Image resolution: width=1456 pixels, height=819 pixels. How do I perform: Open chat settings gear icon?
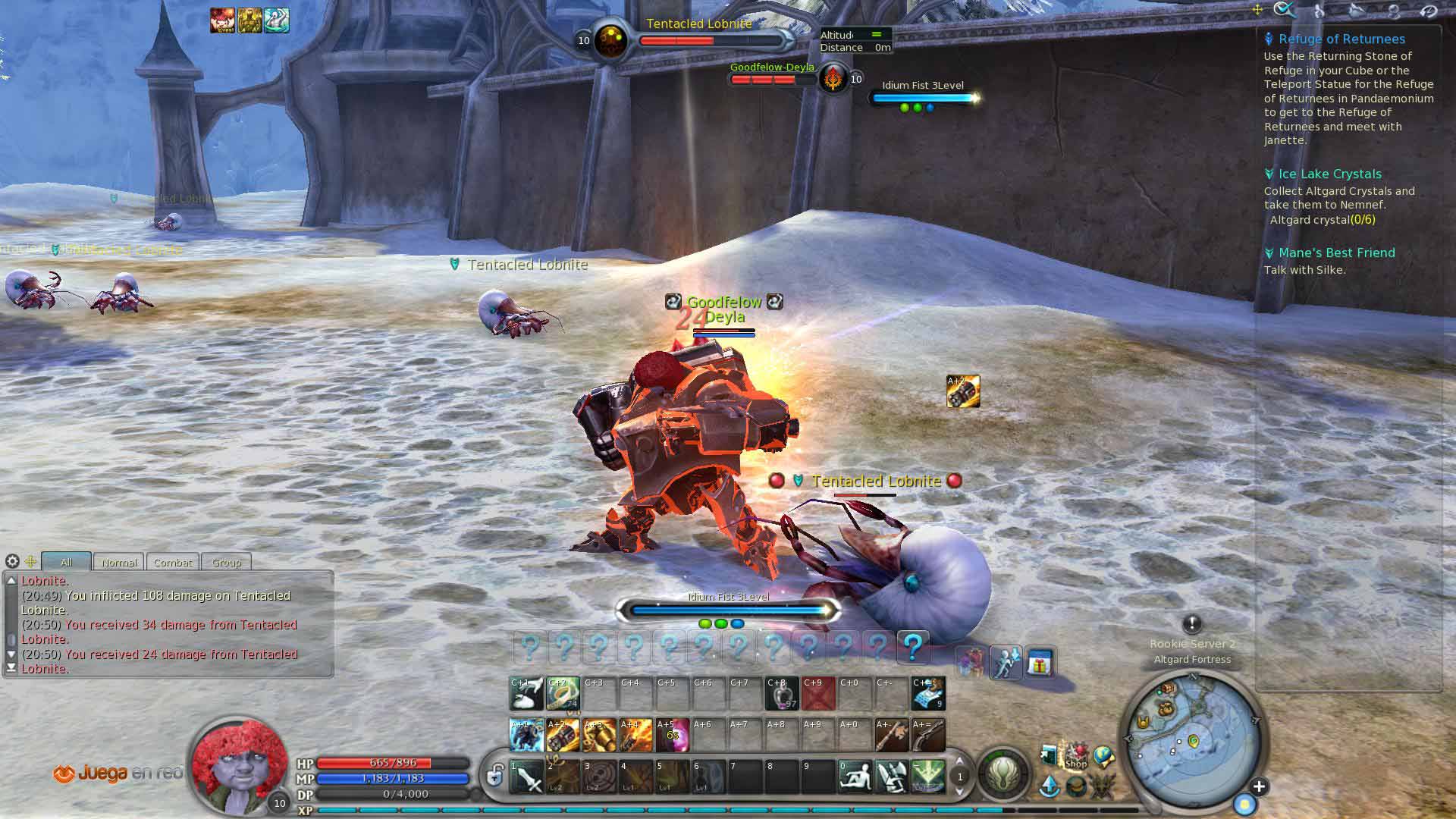point(12,561)
